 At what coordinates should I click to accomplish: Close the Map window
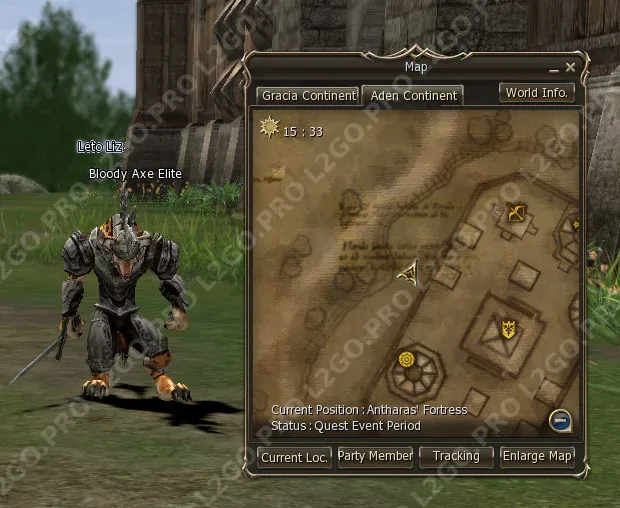[x=570, y=68]
